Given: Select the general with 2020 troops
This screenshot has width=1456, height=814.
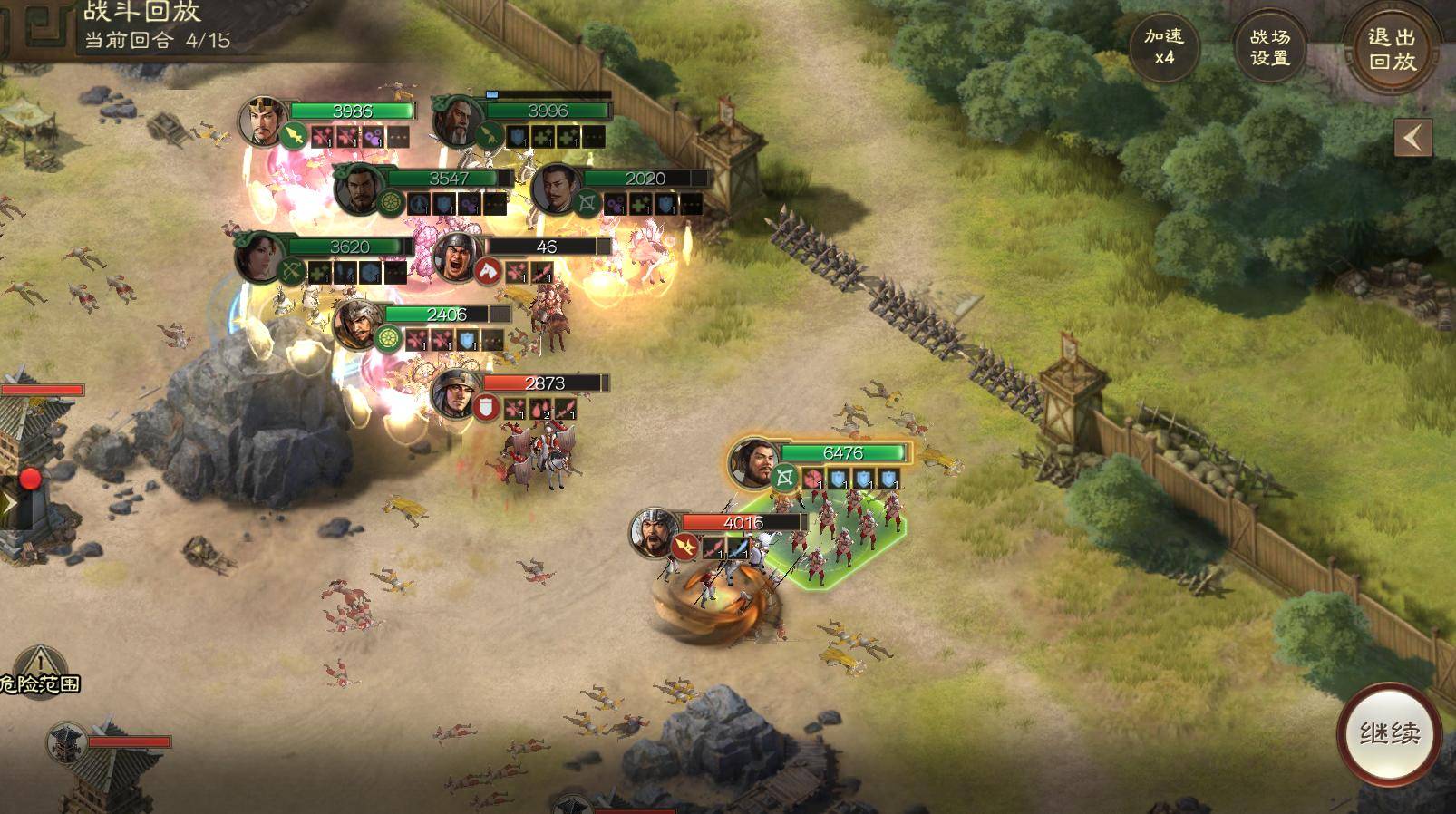Looking at the screenshot, I should point(557,189).
